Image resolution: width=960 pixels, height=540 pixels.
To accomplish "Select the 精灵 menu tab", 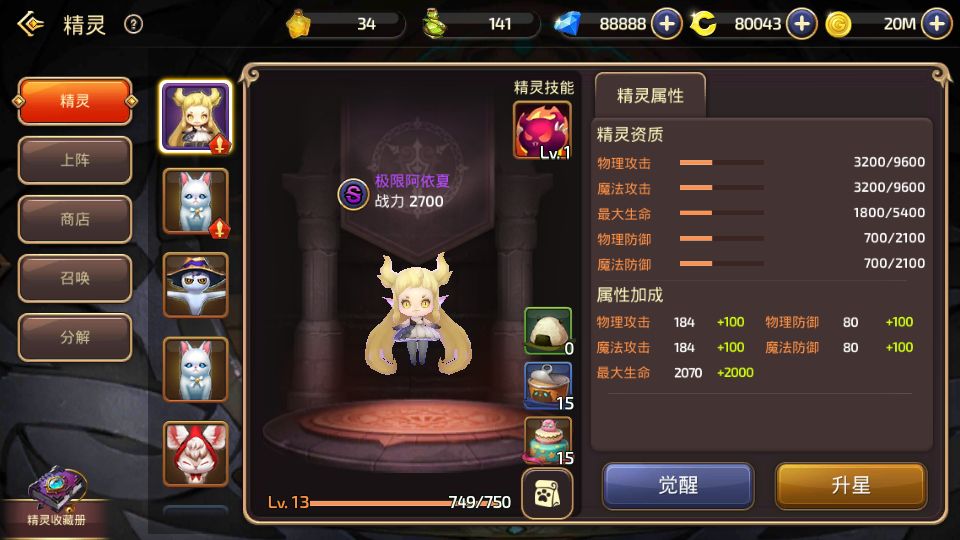I will click(x=75, y=101).
